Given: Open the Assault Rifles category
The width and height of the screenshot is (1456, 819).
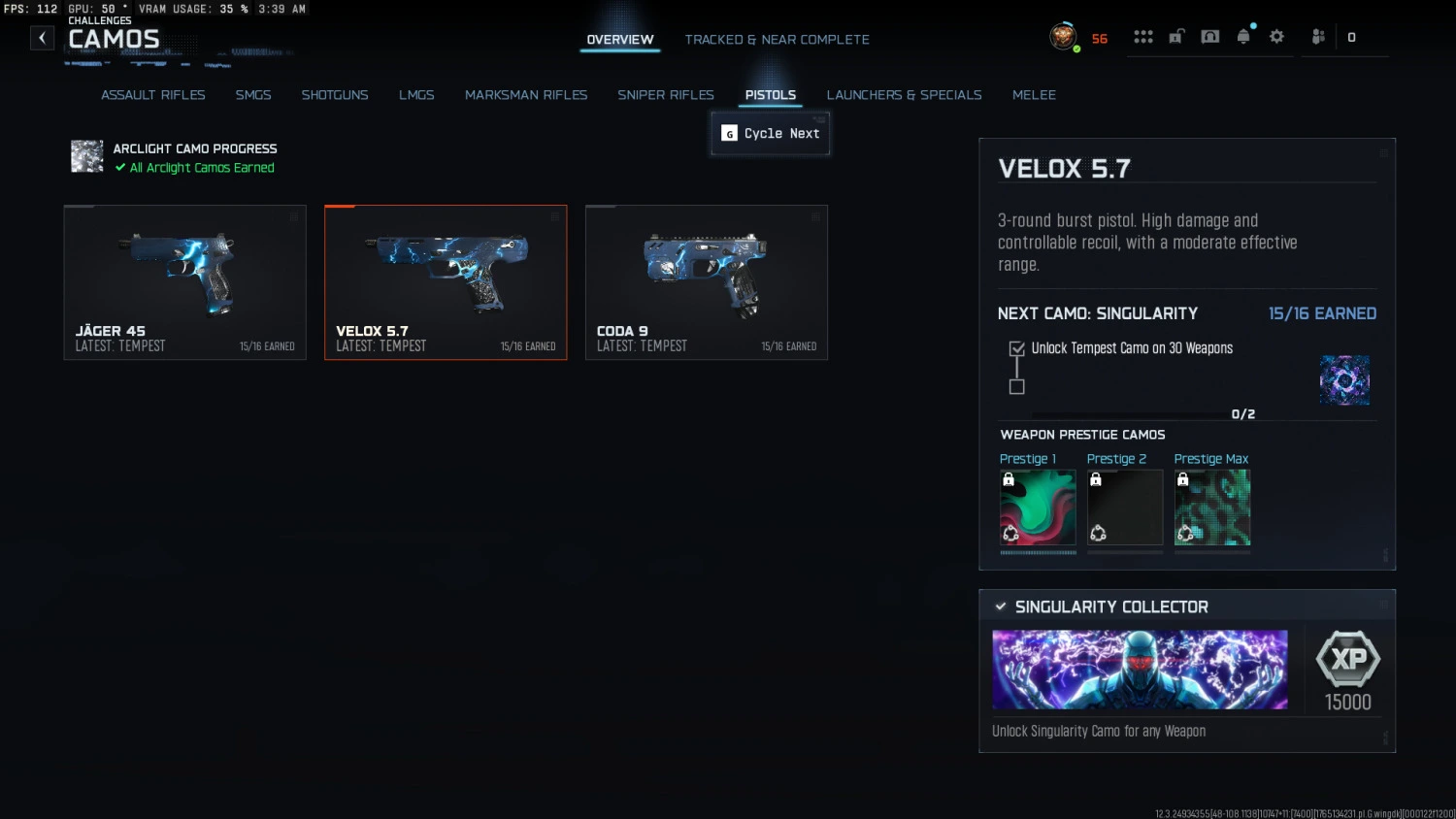Looking at the screenshot, I should (x=152, y=94).
